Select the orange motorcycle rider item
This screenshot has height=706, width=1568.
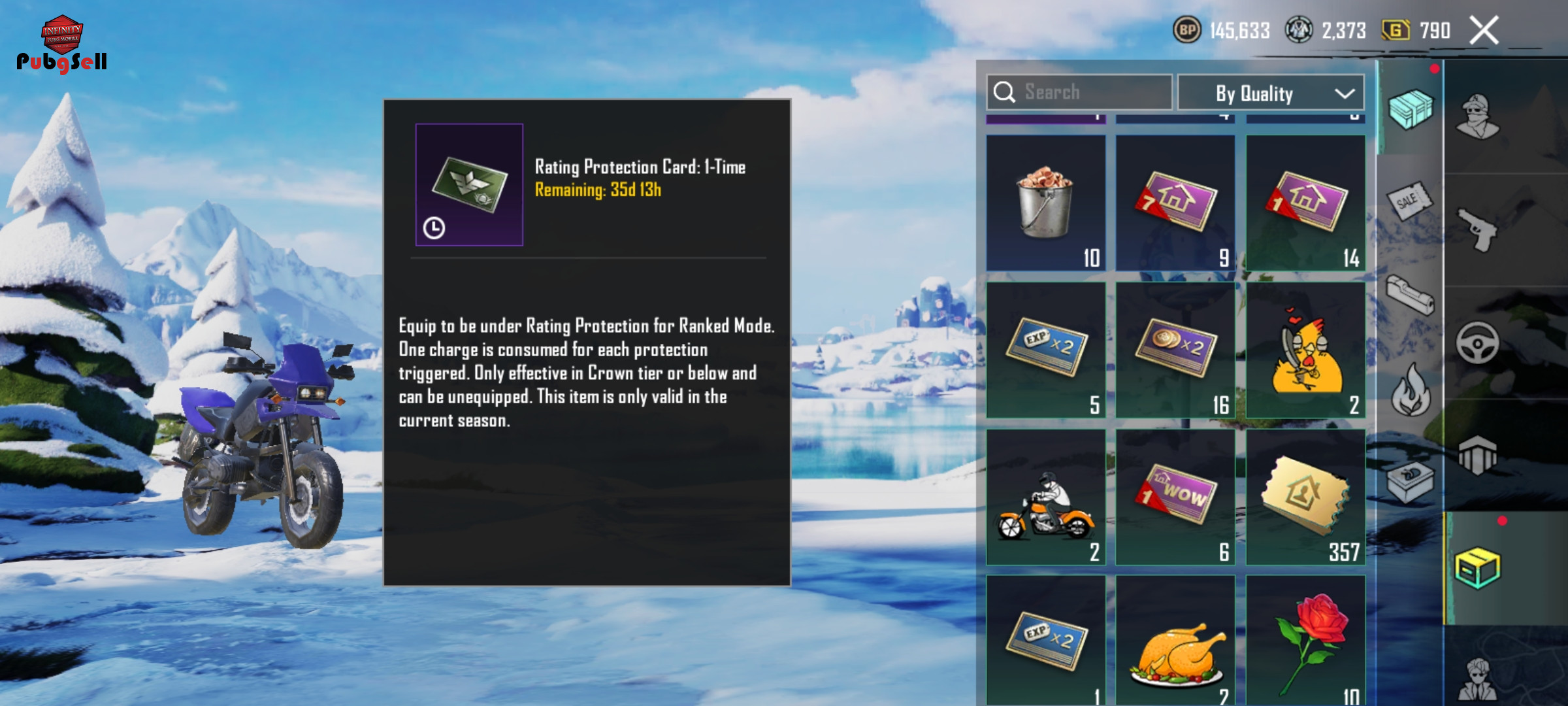point(1045,497)
